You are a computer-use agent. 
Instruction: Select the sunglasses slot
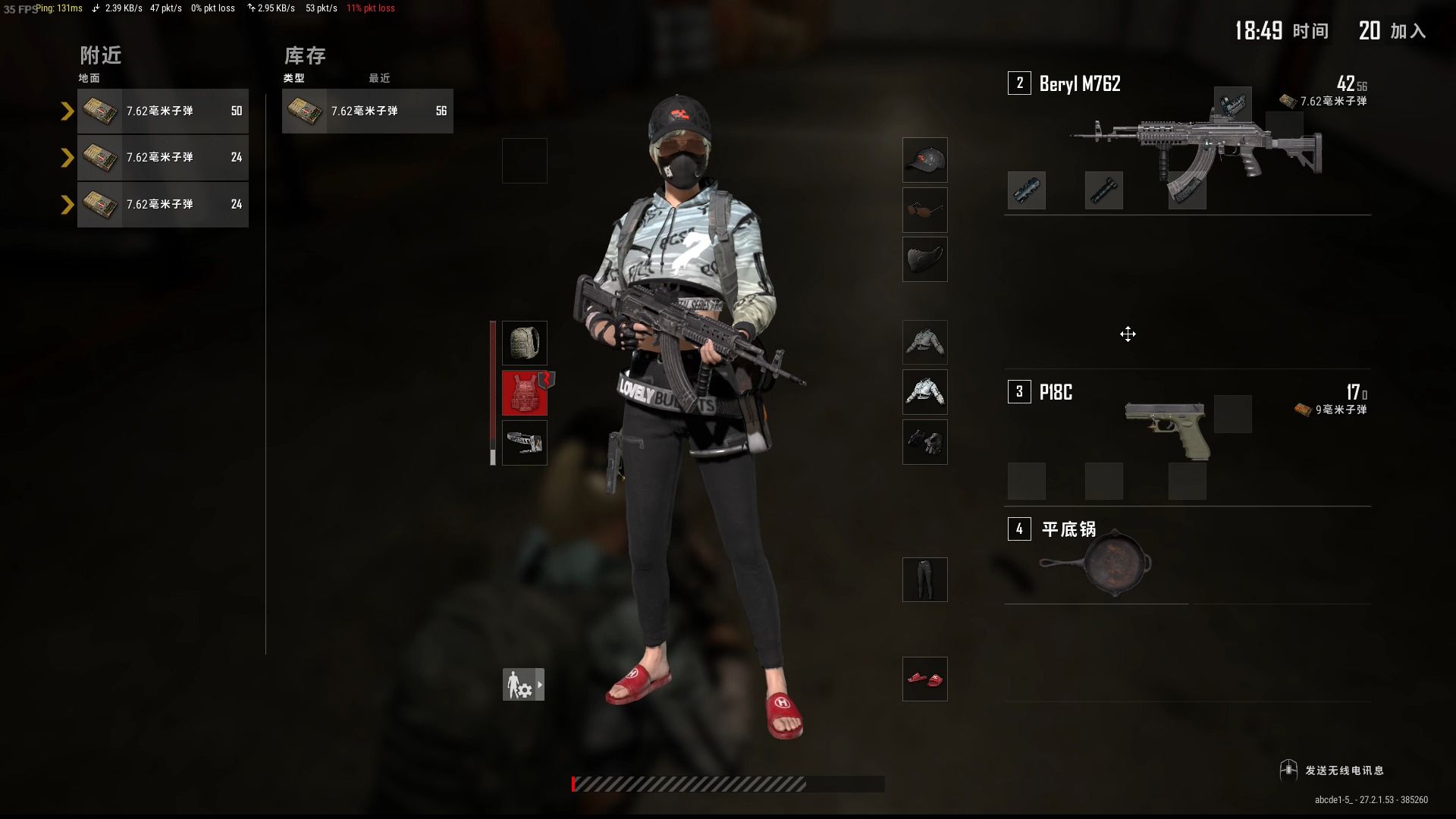tap(924, 210)
